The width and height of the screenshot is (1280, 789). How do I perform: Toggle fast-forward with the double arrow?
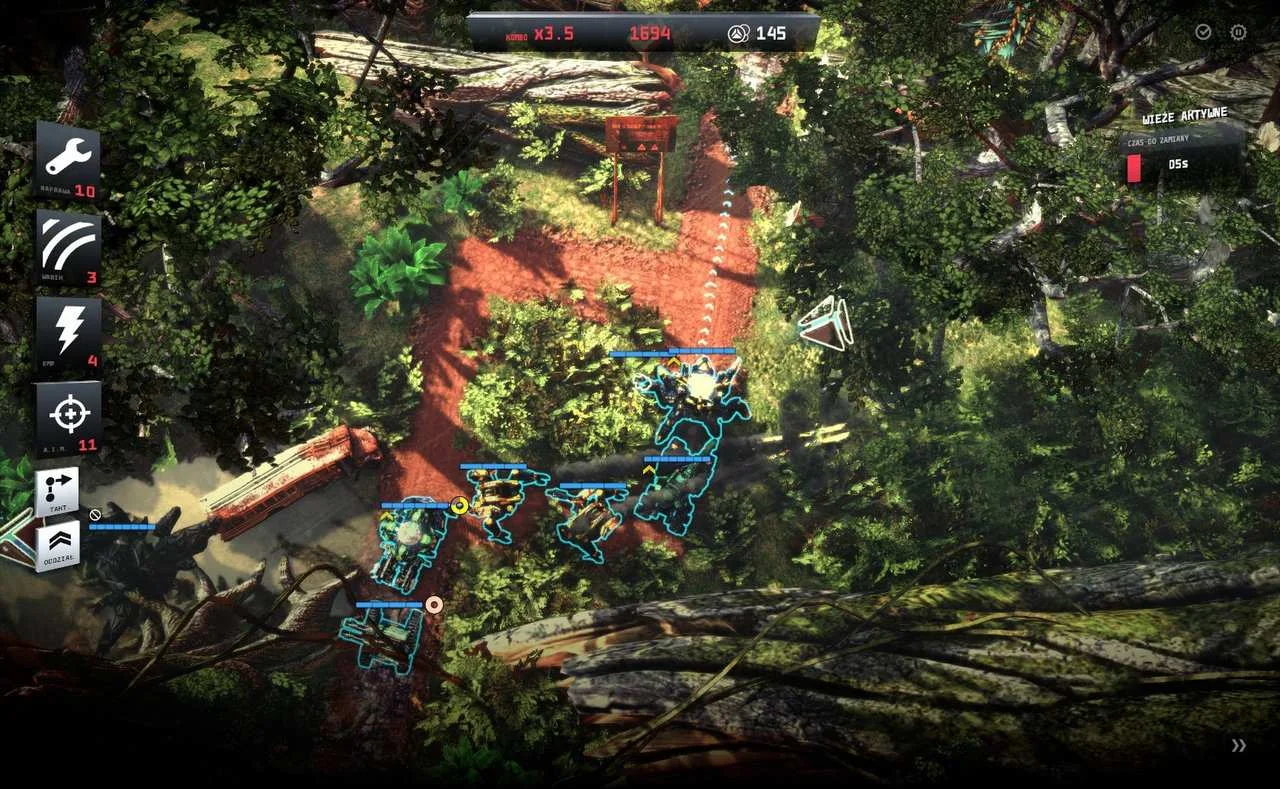click(1239, 745)
